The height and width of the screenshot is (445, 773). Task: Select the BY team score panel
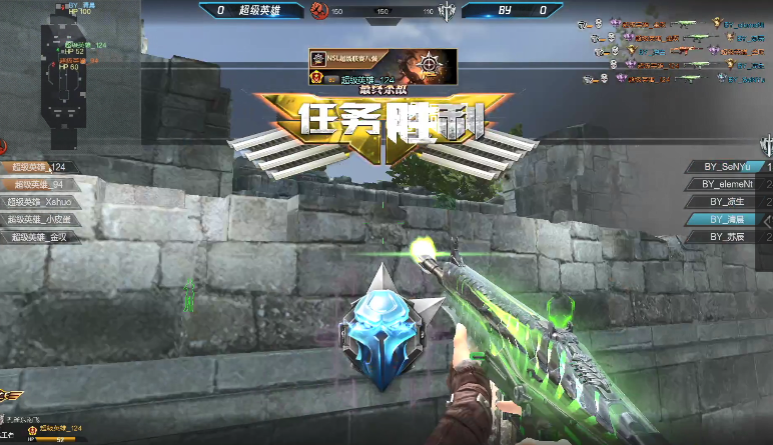point(520,10)
